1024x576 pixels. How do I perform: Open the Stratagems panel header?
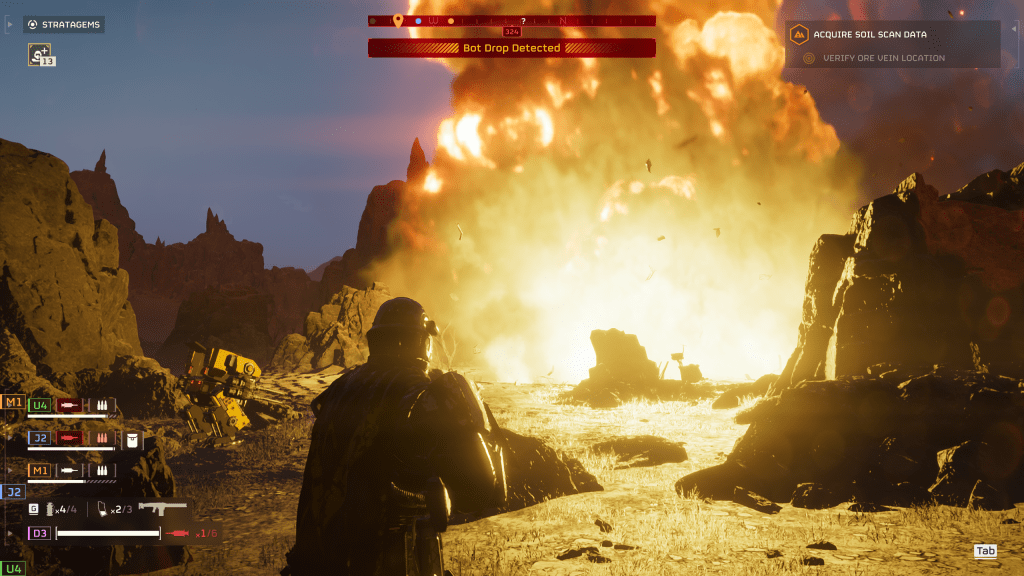click(x=64, y=24)
